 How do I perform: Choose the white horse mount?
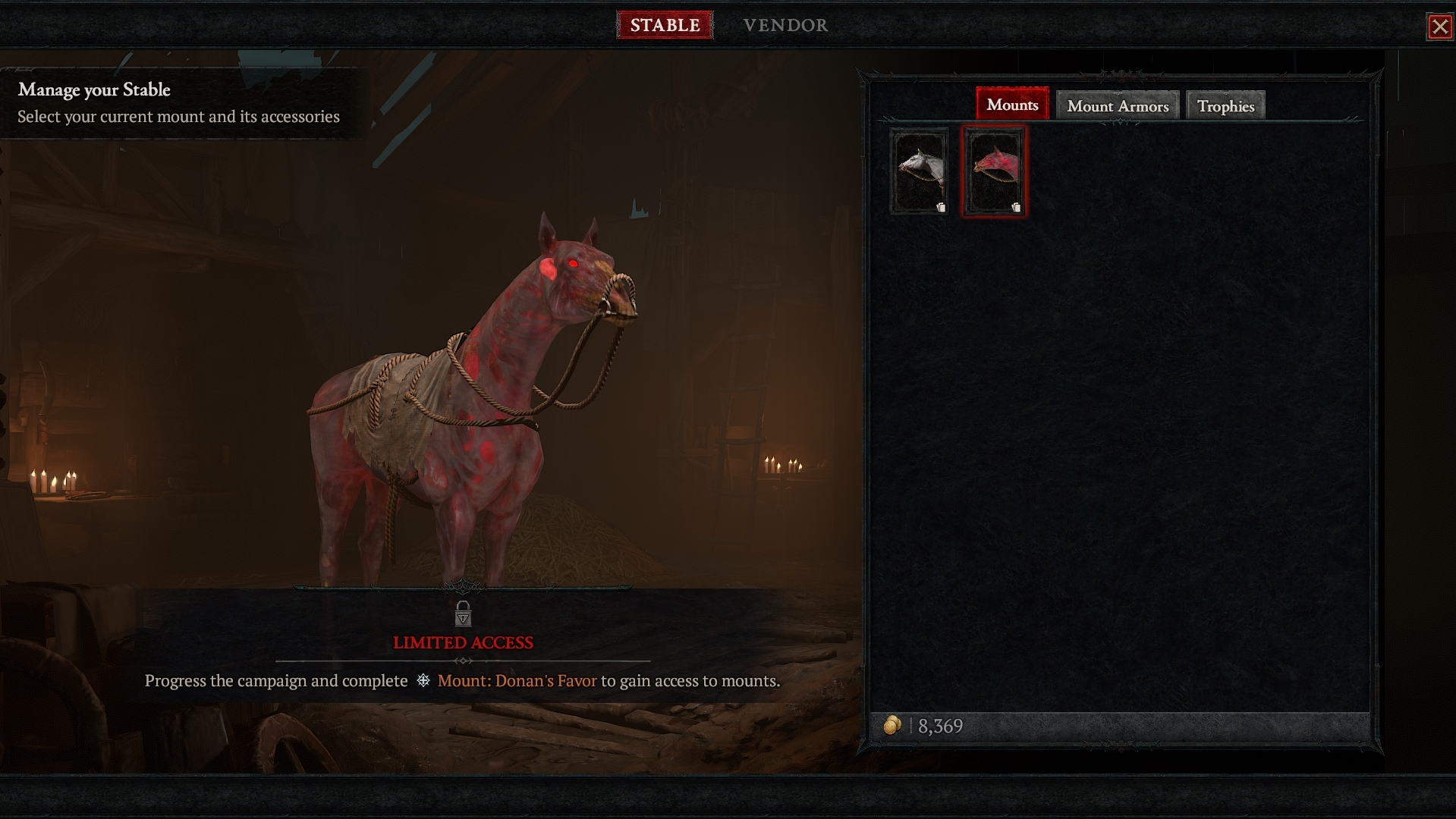tap(920, 171)
